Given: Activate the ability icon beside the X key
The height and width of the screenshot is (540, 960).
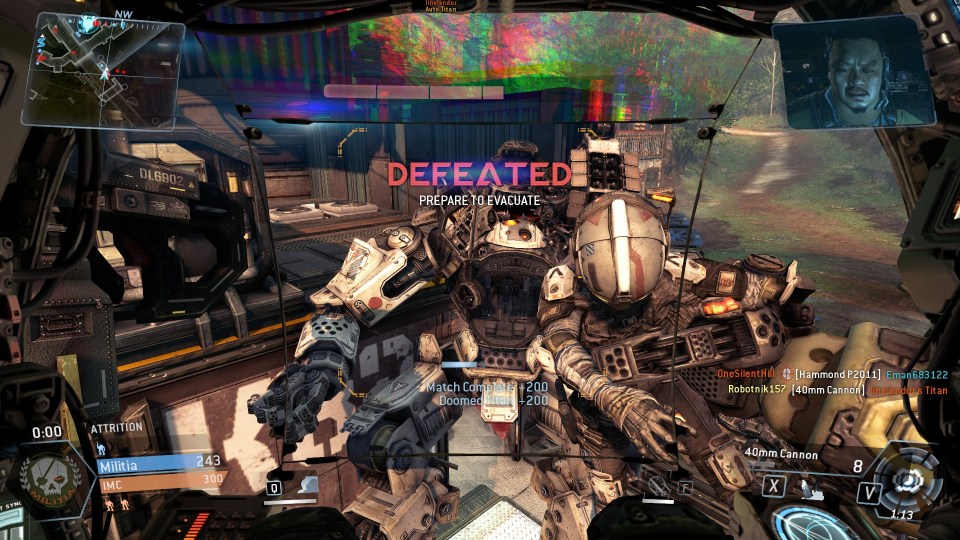Looking at the screenshot, I should click(x=811, y=486).
